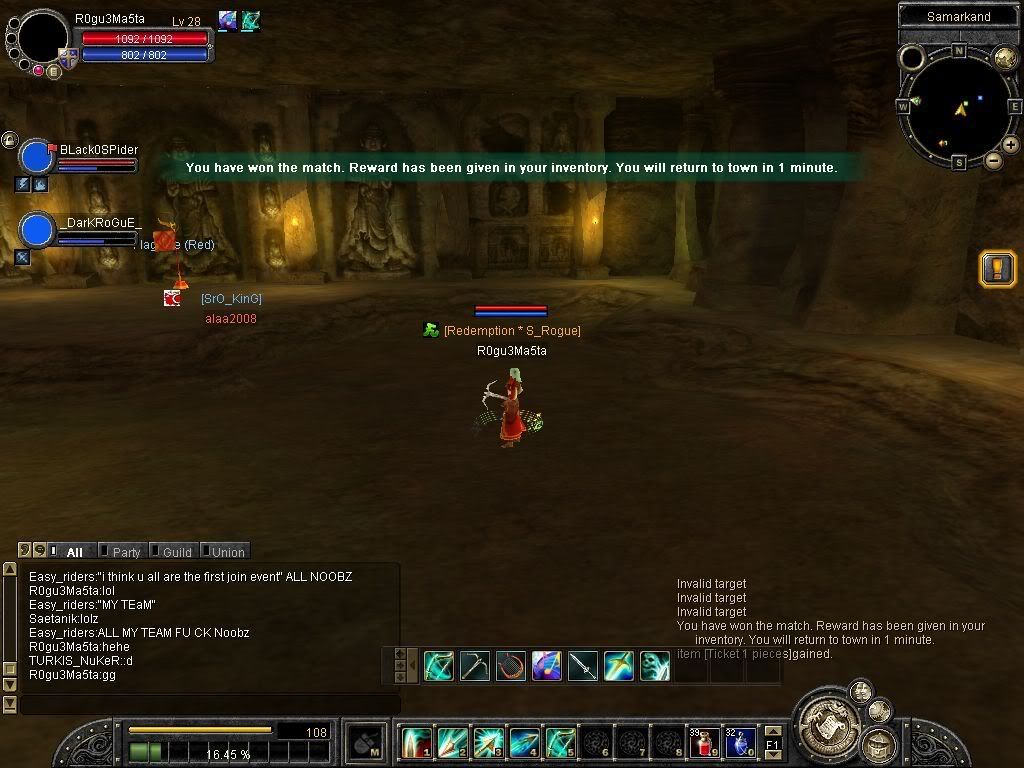This screenshot has height=768, width=1024.
Task: Open the yellow exclamation alert button
Action: 997,269
